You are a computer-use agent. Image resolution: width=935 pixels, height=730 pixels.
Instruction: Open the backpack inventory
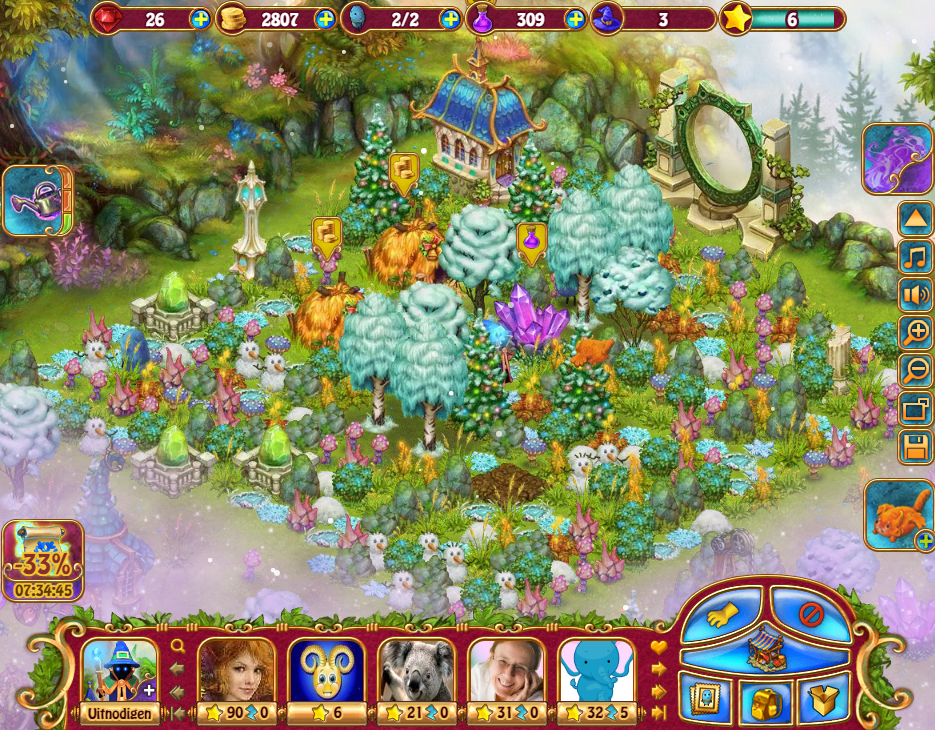(765, 703)
